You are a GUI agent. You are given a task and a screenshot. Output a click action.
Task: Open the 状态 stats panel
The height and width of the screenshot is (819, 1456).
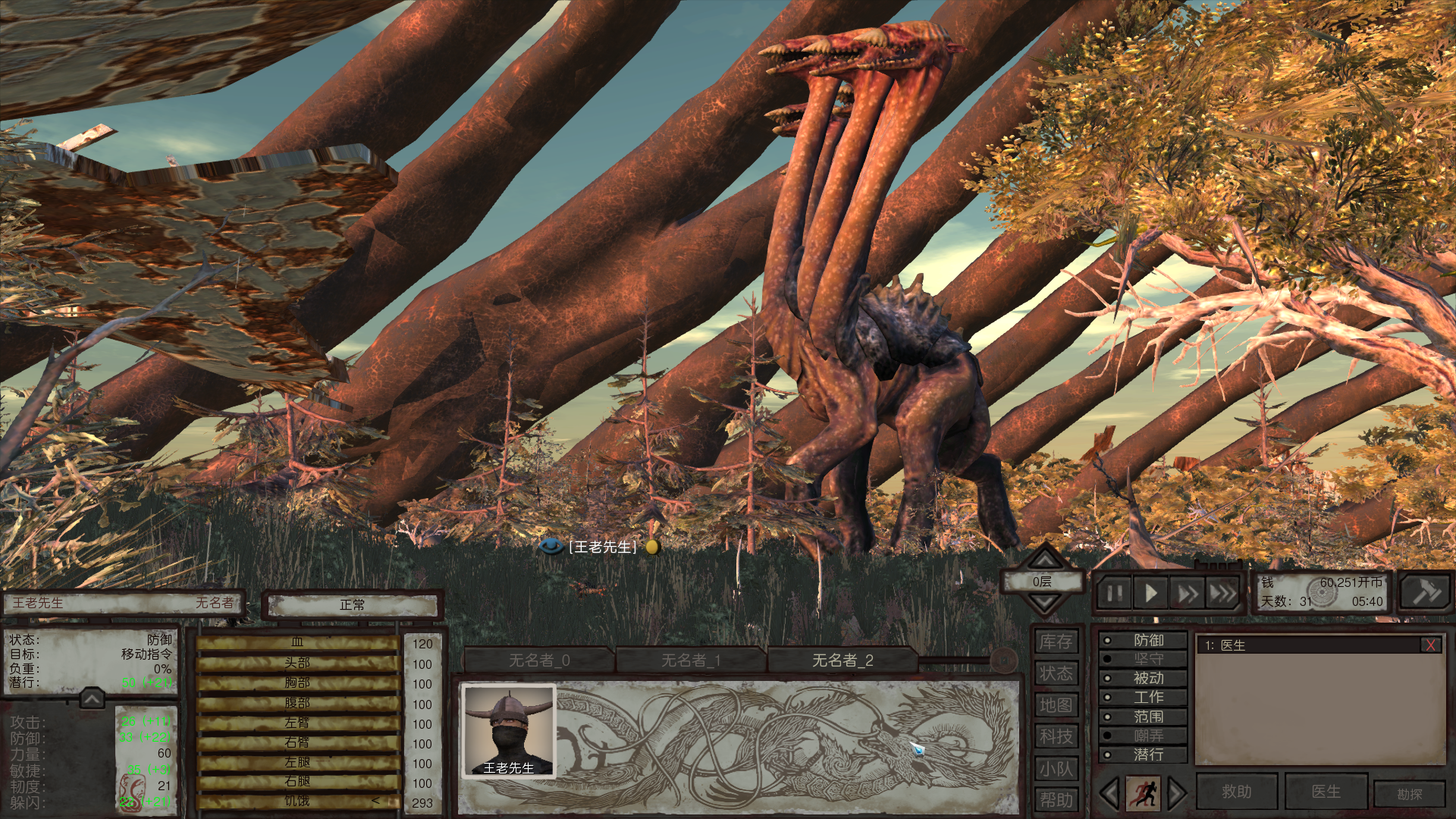(x=1056, y=673)
